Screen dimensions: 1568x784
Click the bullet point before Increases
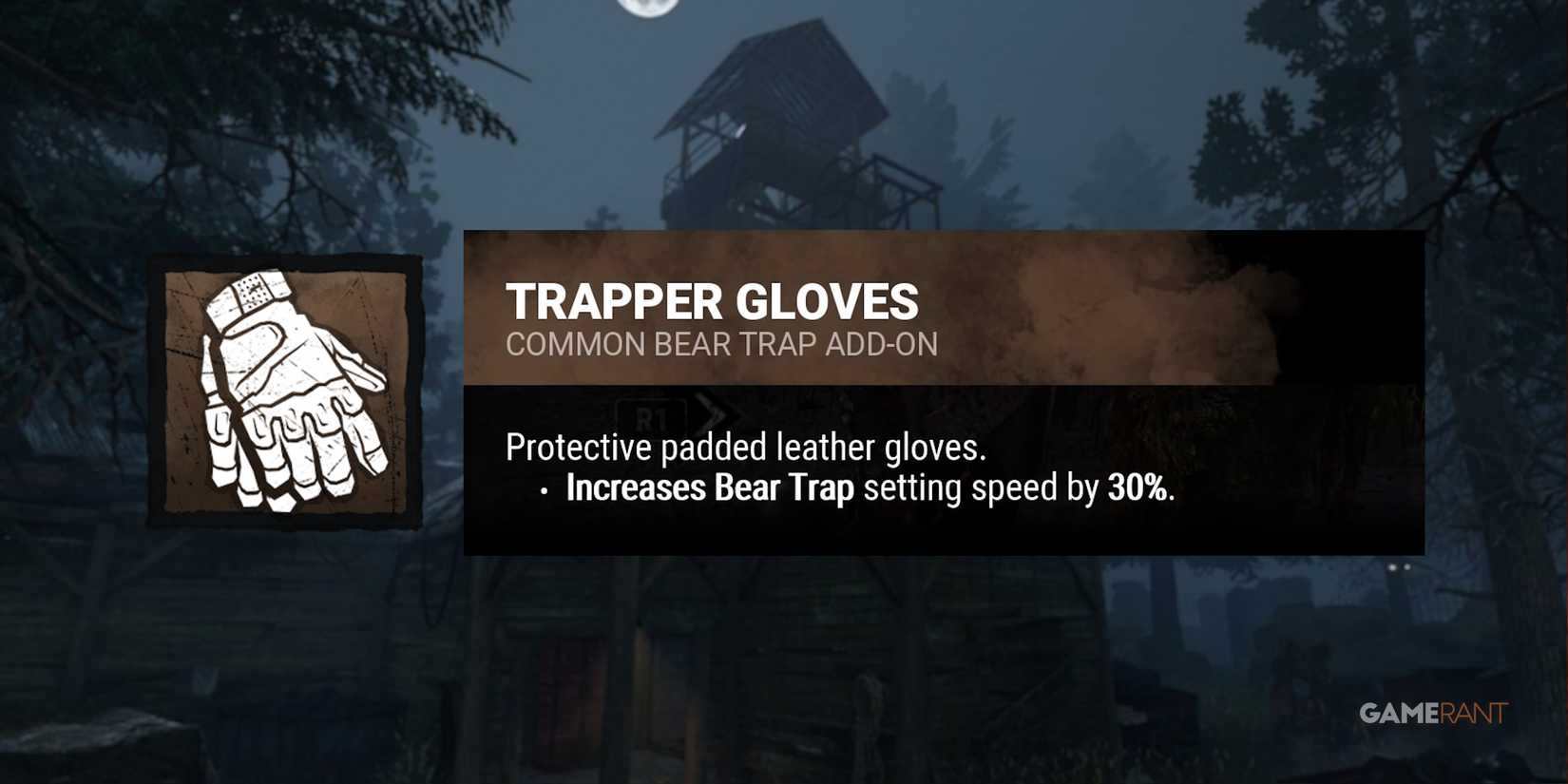[542, 491]
